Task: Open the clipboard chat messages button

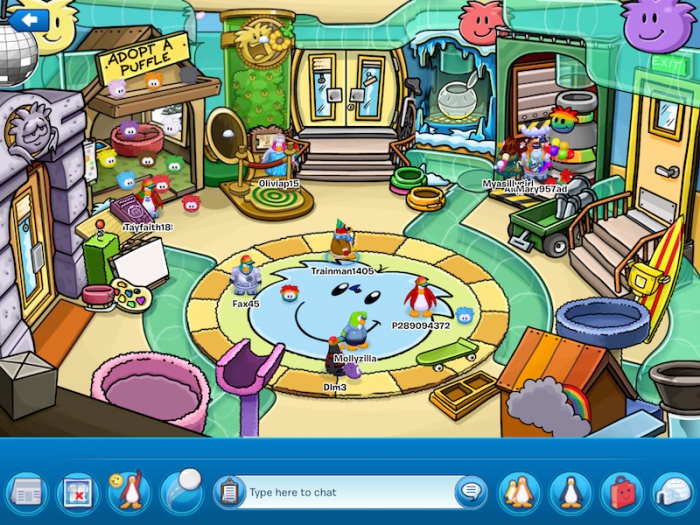Action: point(229,492)
